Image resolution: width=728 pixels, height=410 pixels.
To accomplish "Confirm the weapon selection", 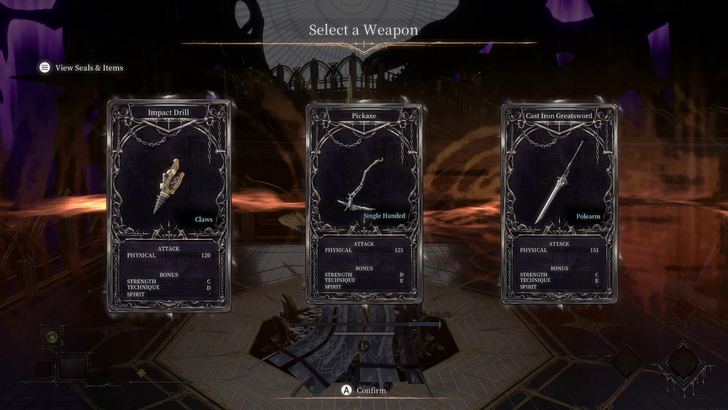I will point(363,390).
